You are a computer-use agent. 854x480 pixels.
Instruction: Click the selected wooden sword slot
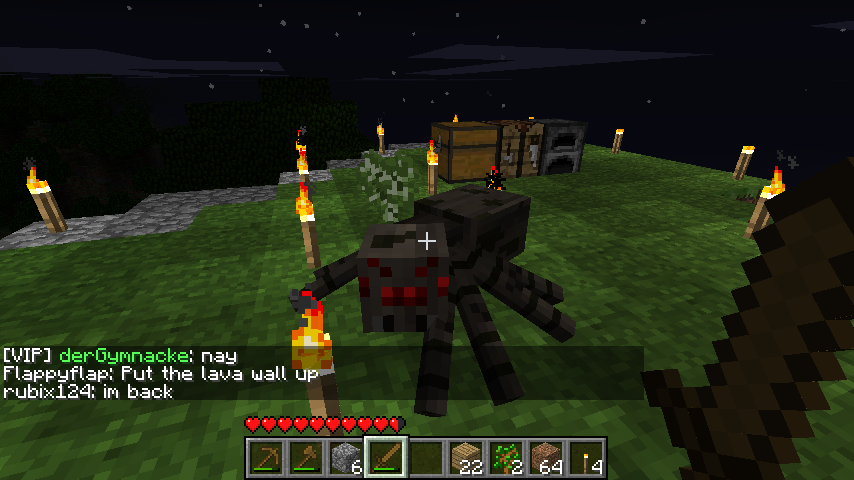385,458
